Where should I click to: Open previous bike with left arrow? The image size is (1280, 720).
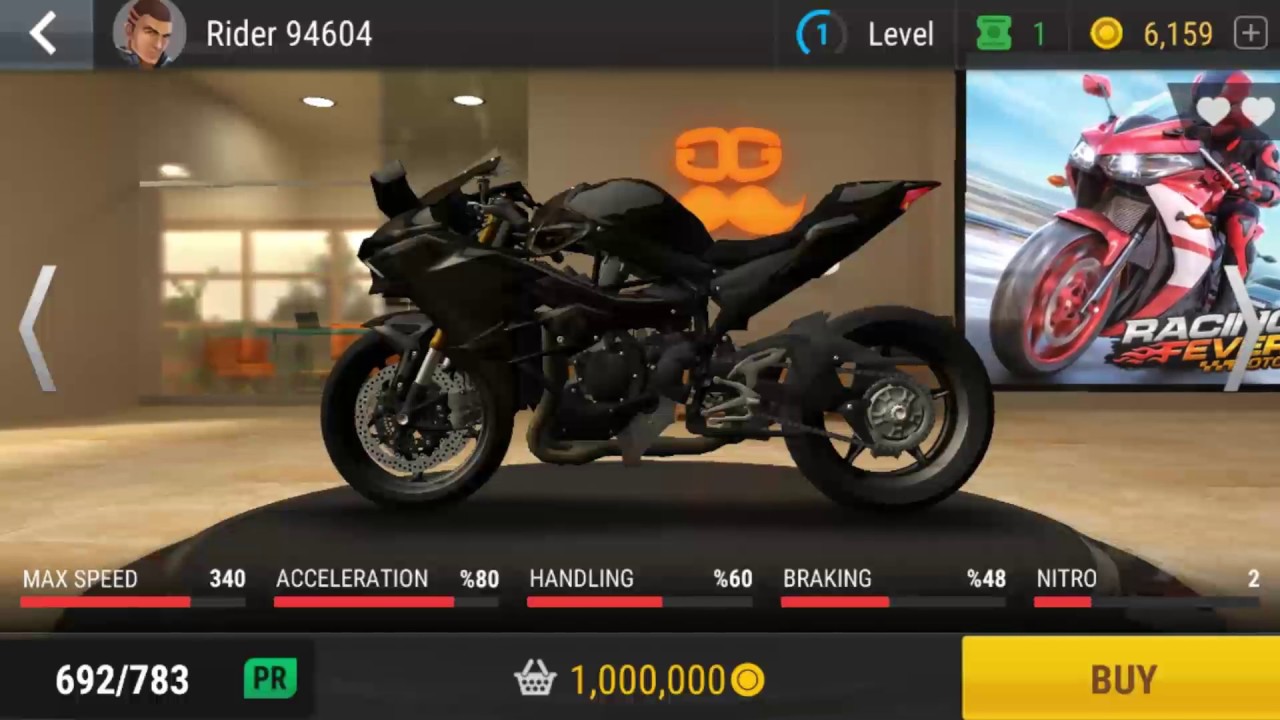point(38,330)
